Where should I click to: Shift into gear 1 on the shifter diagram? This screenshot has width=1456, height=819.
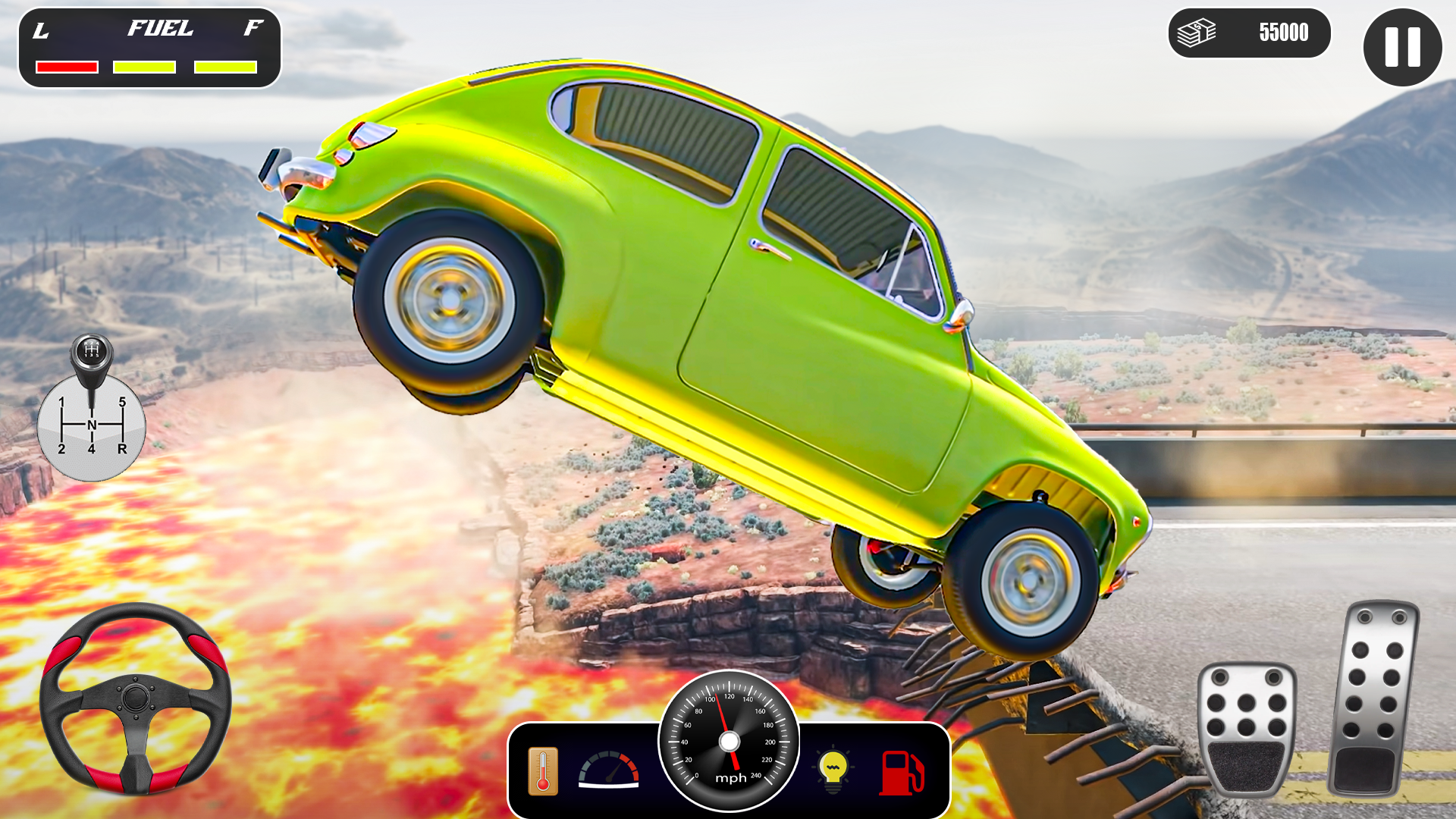tap(61, 402)
